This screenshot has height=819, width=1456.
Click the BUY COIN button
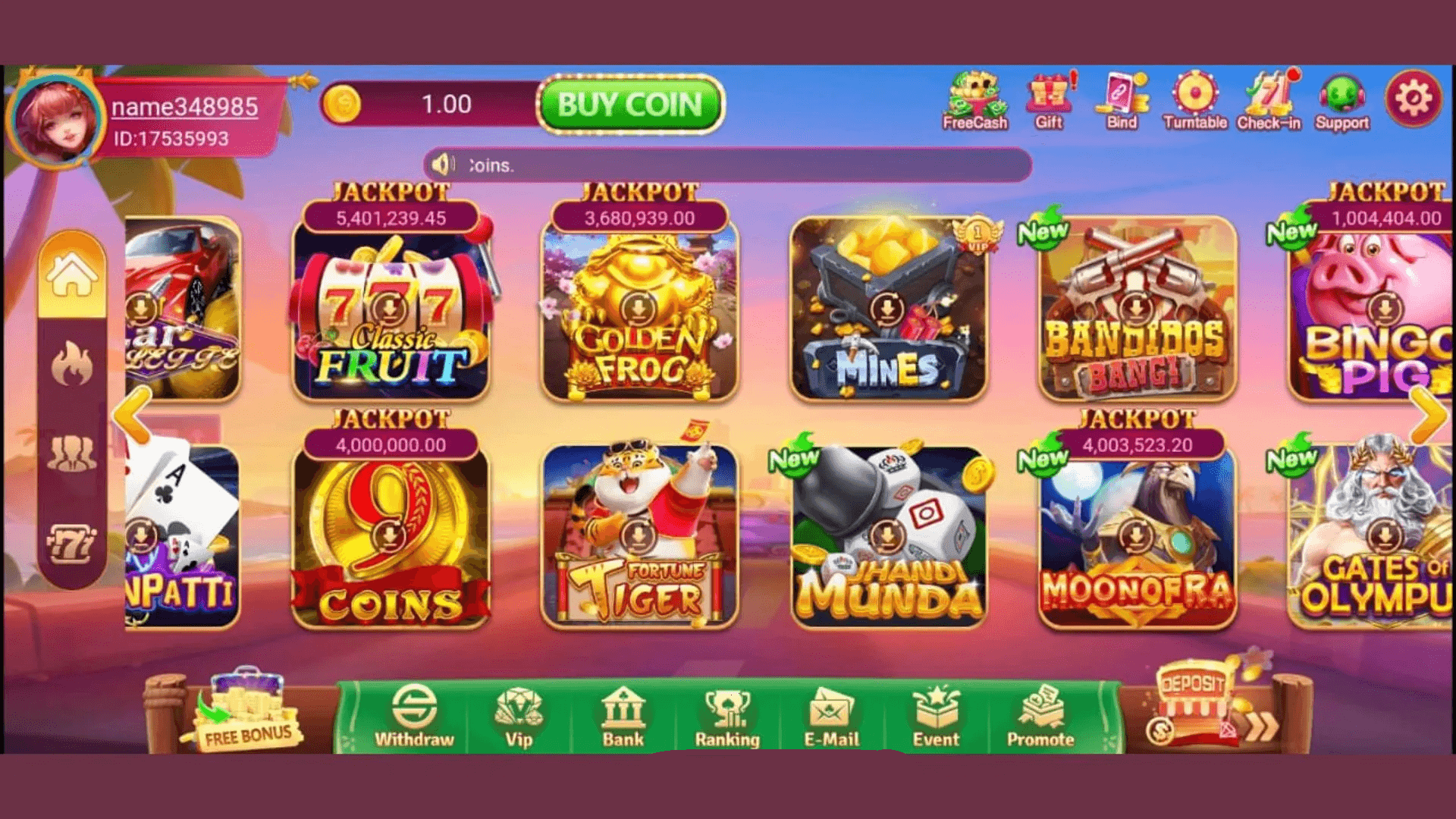630,106
